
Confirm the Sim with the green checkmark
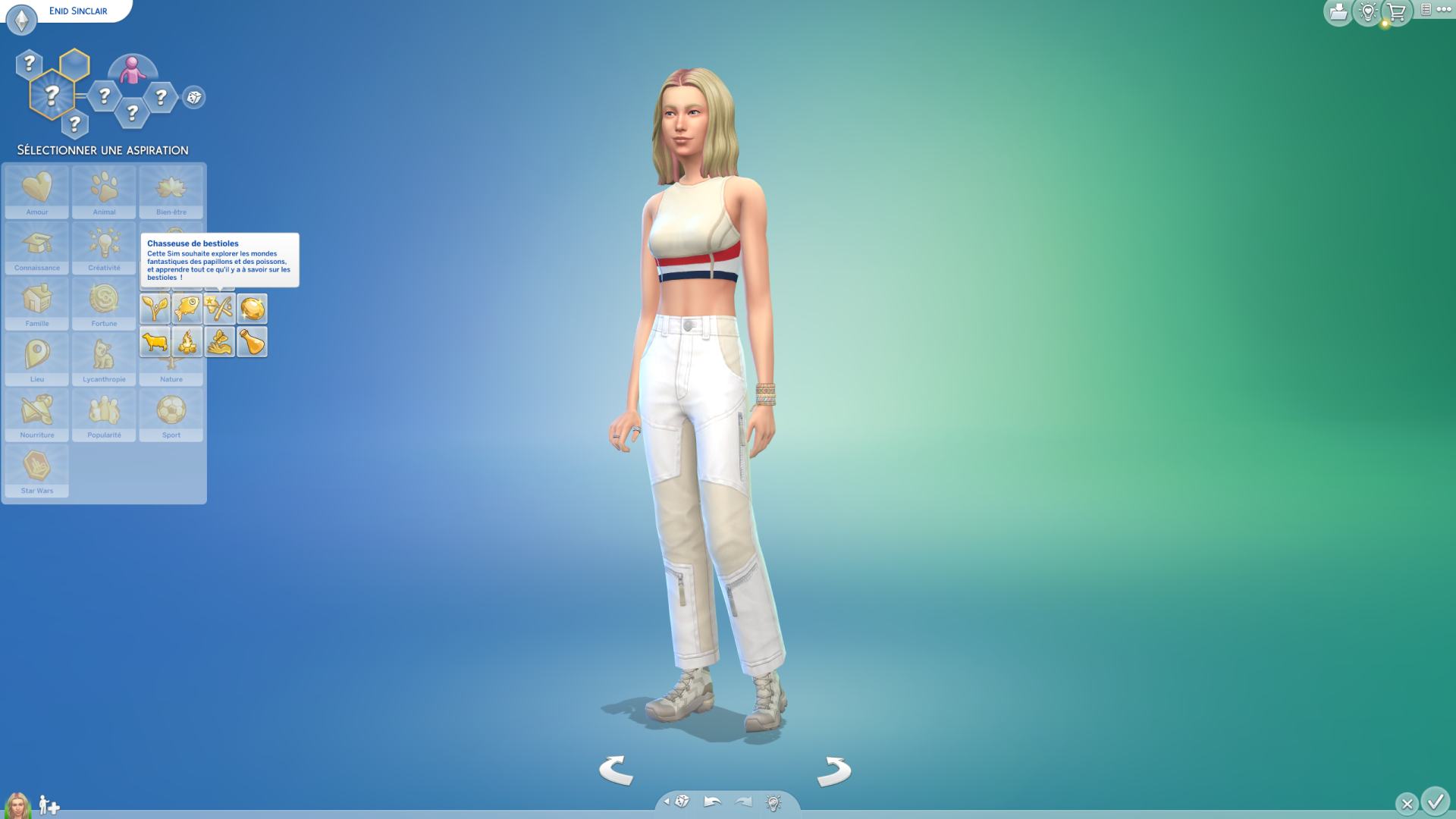click(x=1435, y=802)
